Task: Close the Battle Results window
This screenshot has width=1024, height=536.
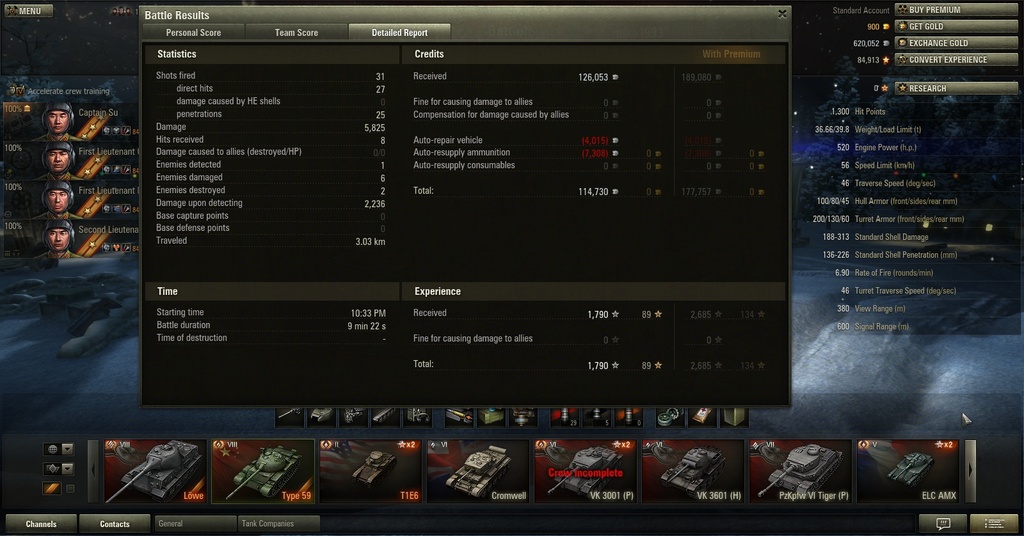Action: coord(782,14)
